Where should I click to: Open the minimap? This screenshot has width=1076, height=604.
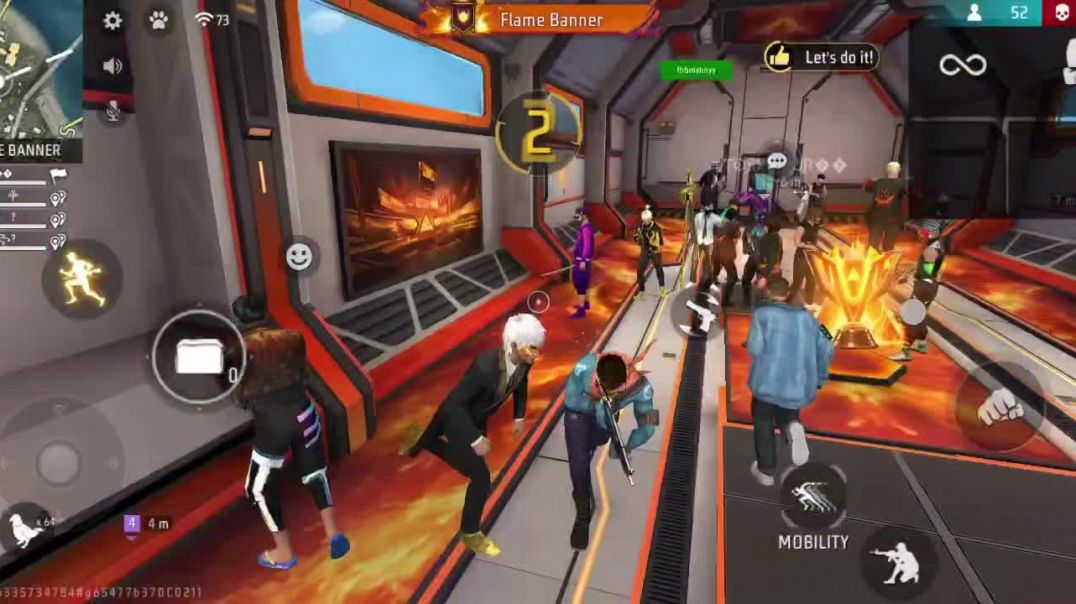pos(38,68)
